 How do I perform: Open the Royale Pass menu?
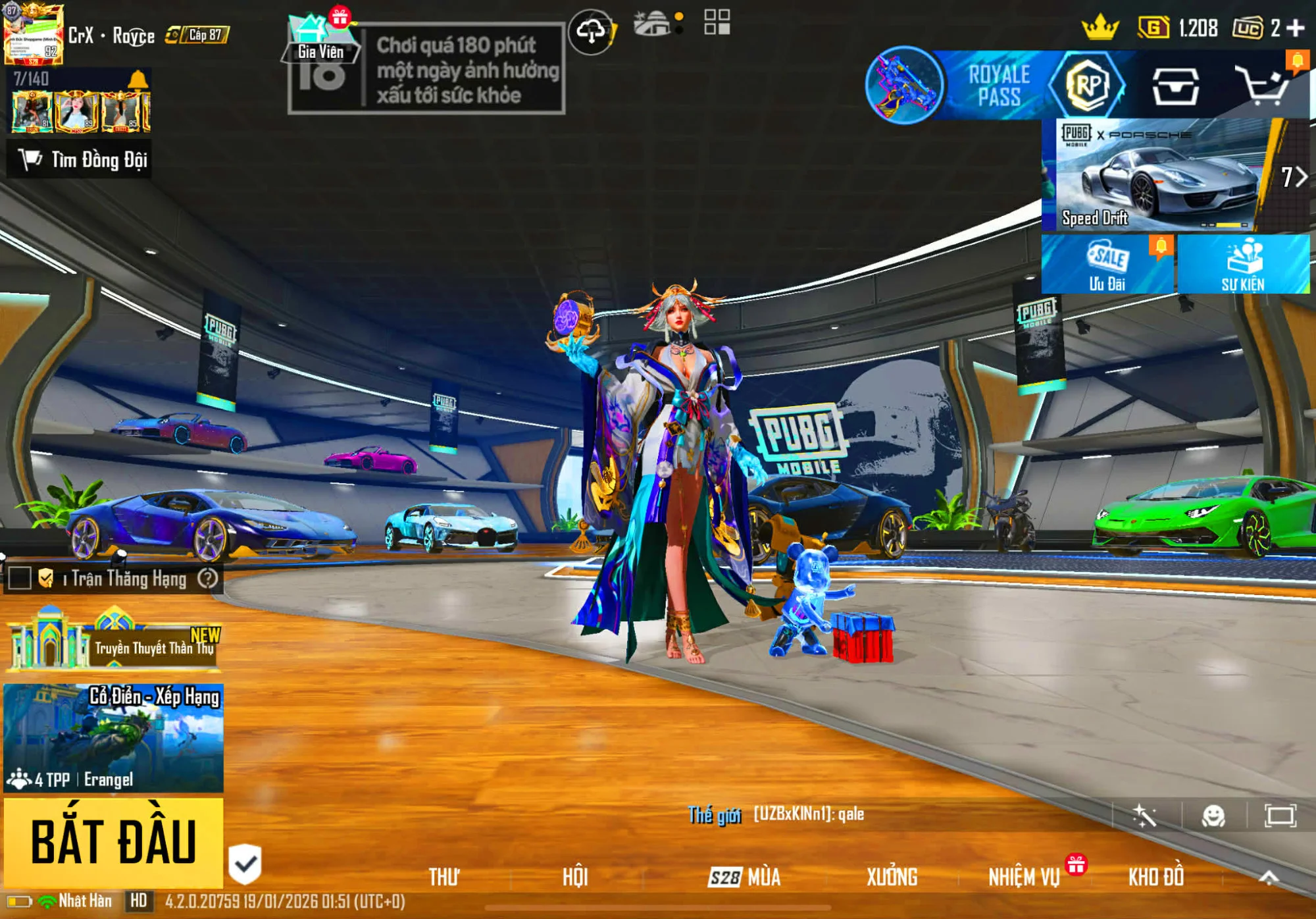(1000, 86)
